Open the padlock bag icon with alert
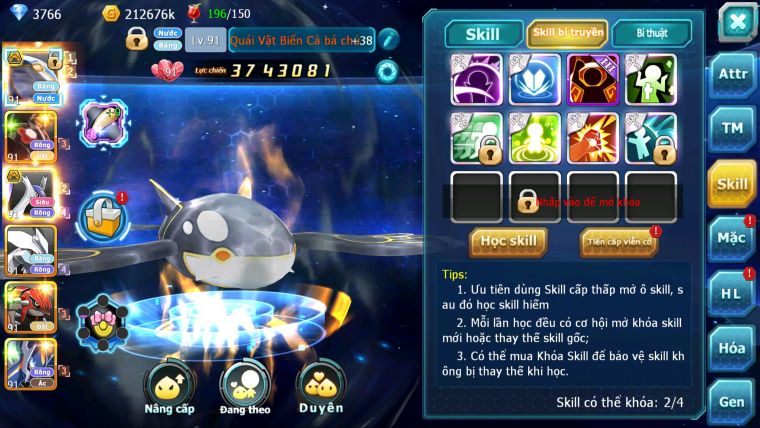This screenshot has width=760, height=428. click(105, 214)
